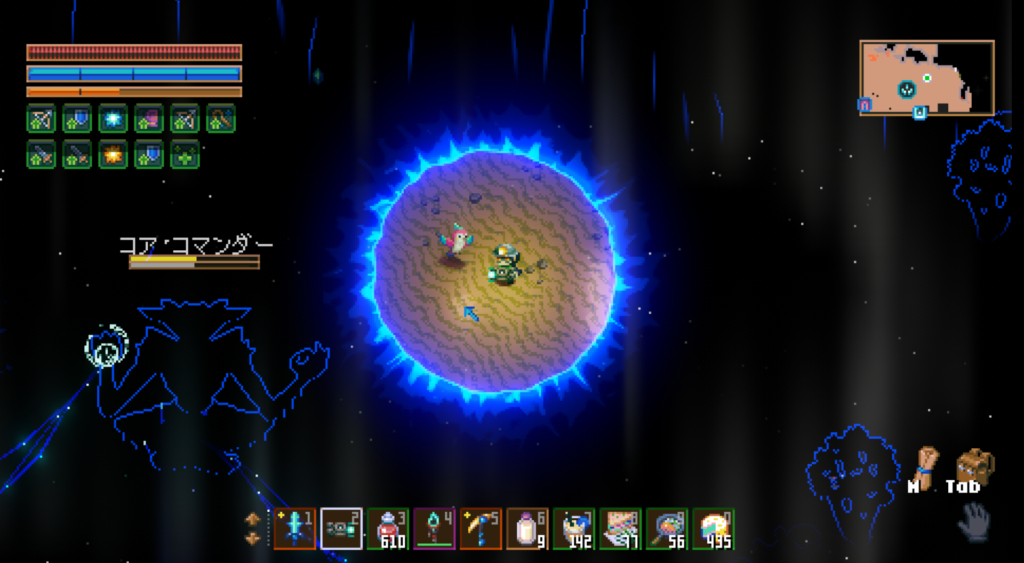
Task: Select the white bottle stack of 9
Action: click(x=527, y=528)
